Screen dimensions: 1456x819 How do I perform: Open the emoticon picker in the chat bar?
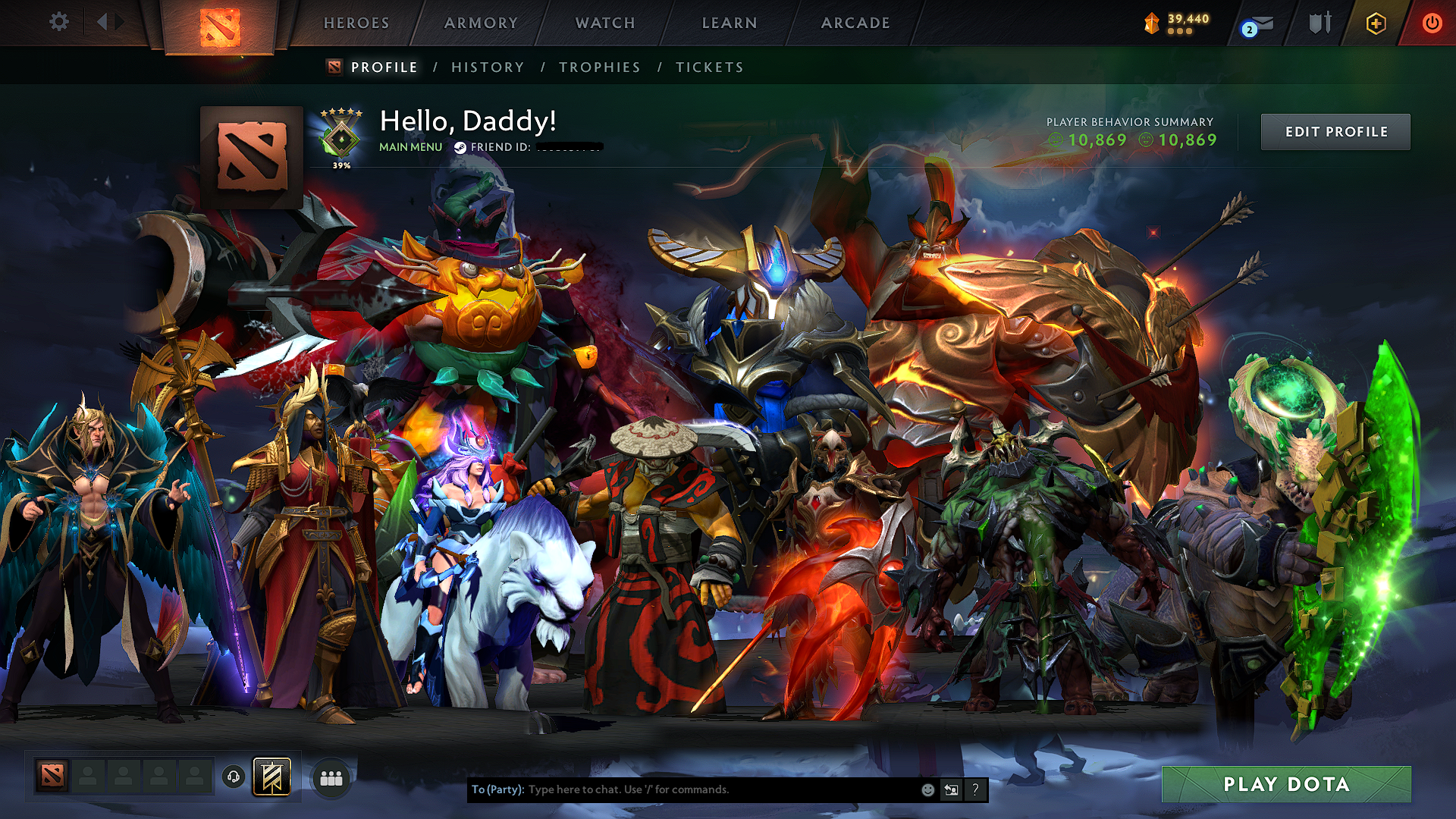[927, 789]
